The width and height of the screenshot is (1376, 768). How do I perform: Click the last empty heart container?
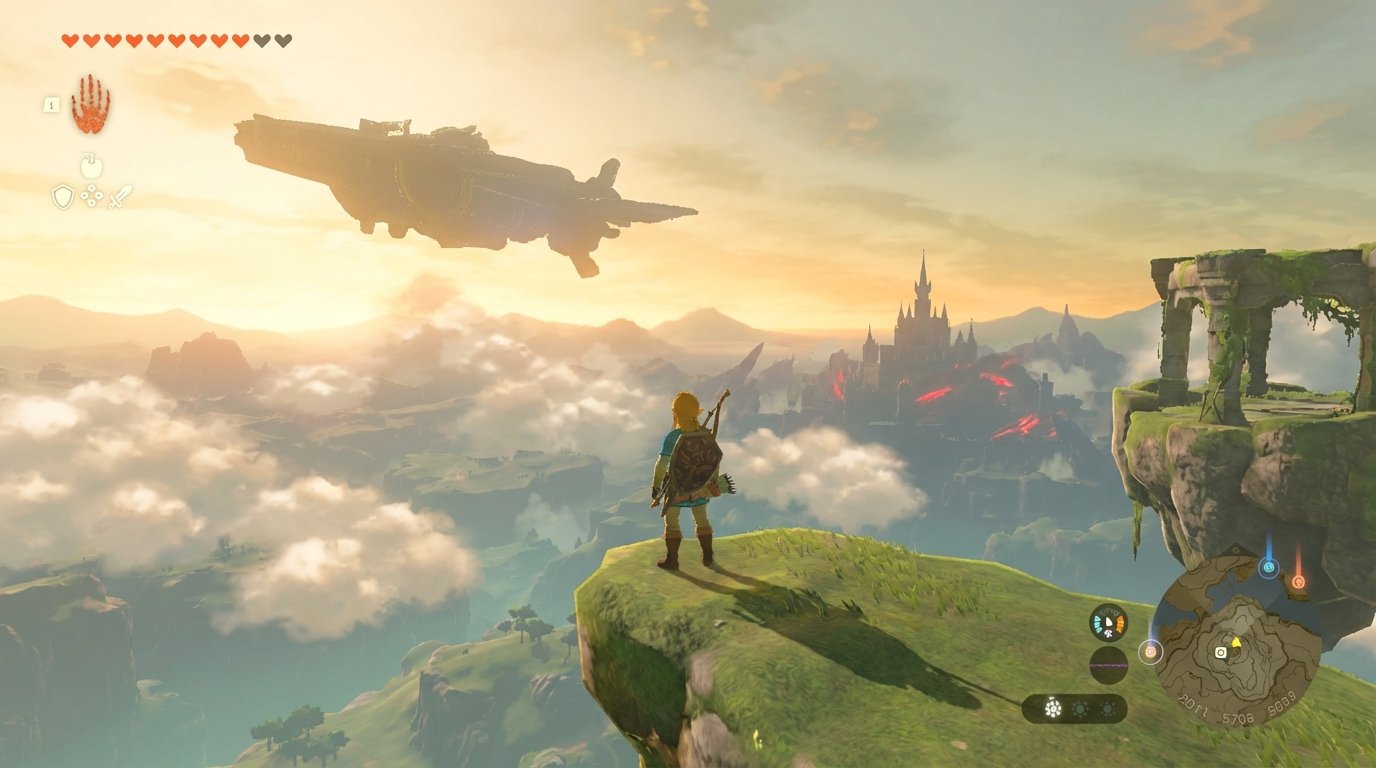[x=282, y=39]
